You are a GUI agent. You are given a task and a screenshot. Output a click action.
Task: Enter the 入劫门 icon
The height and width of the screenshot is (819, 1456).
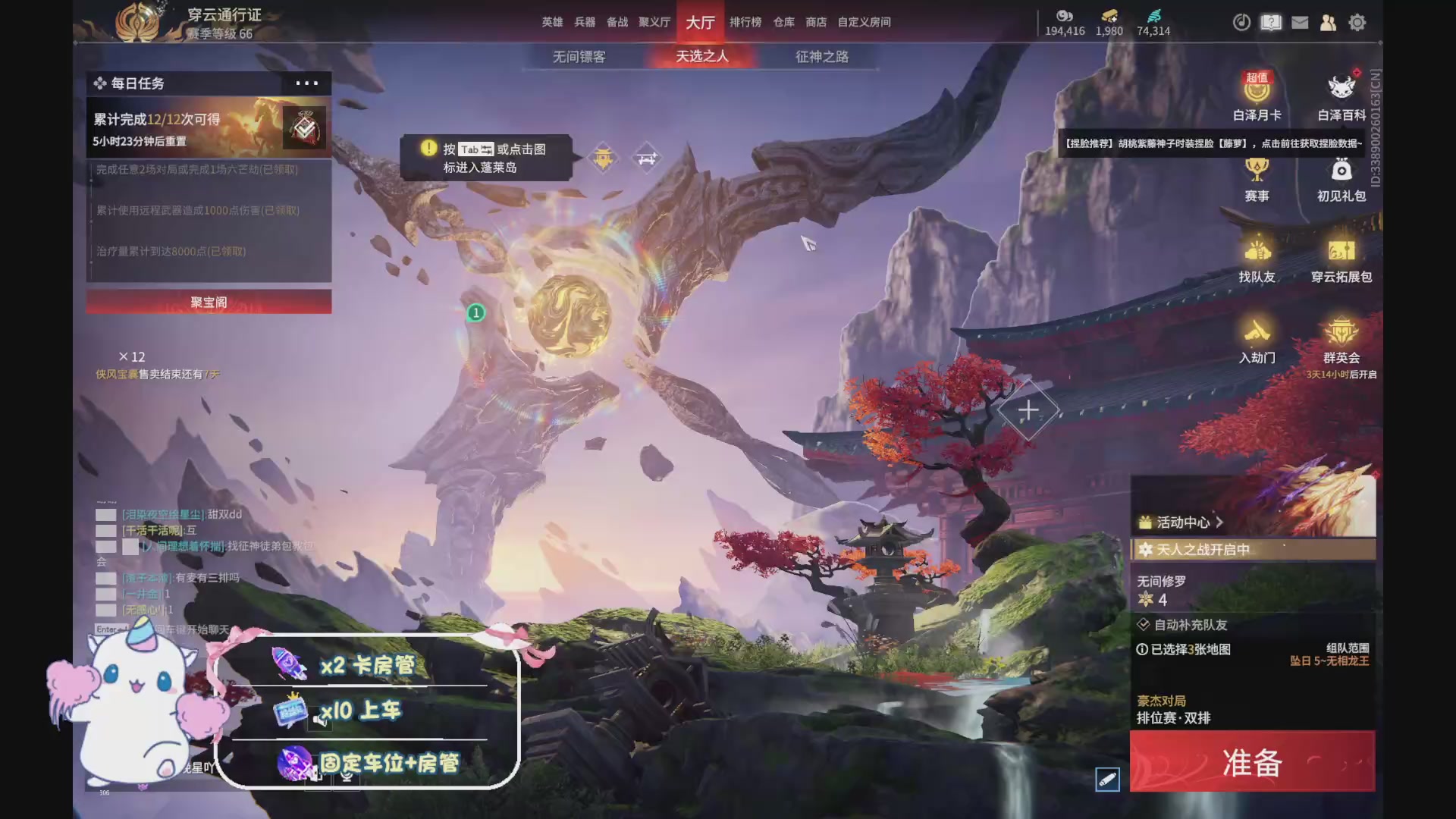(1257, 336)
